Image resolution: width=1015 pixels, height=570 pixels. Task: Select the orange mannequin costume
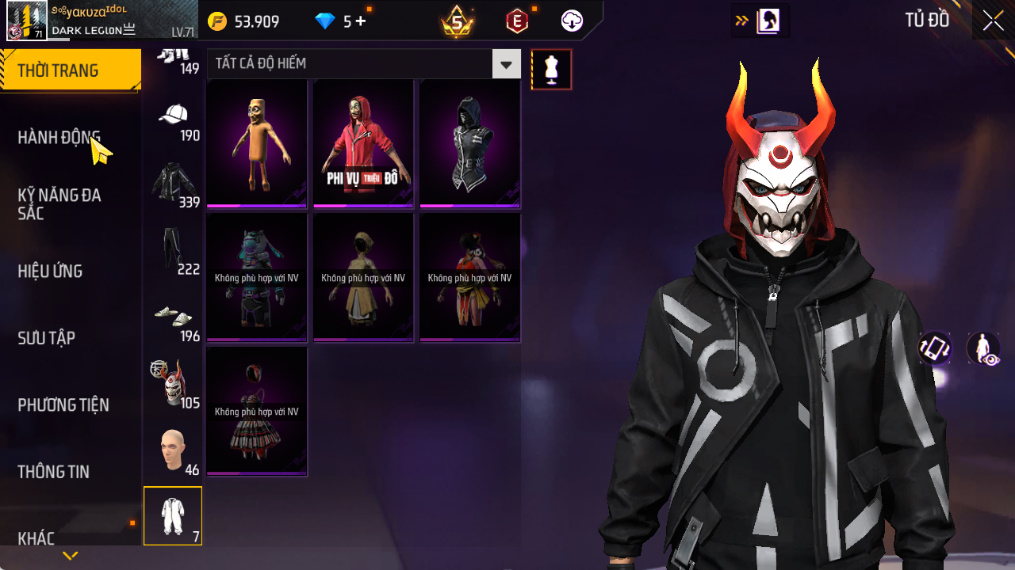[x=257, y=144]
